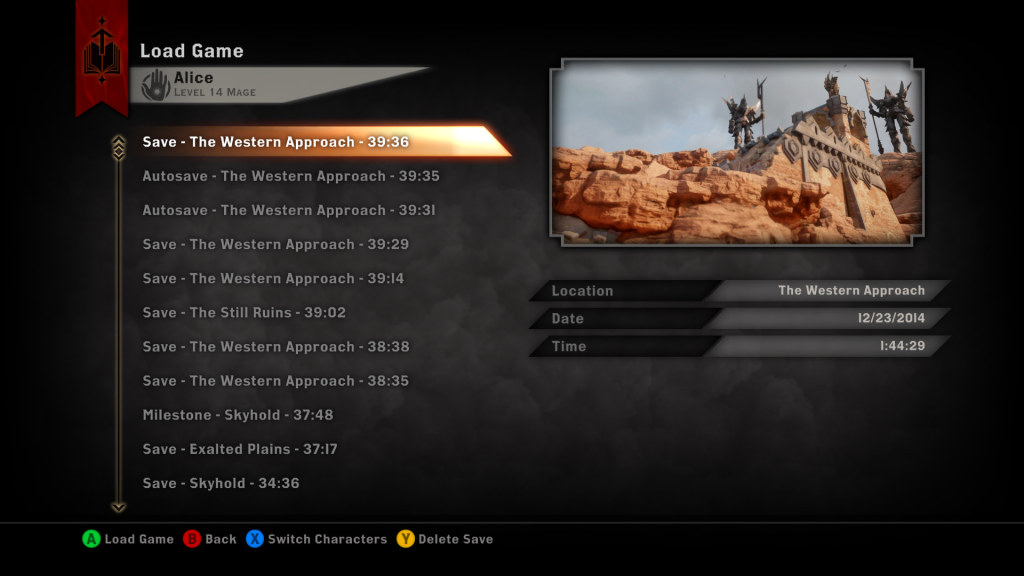Select The Still Ruins save at 39:02
The image size is (1024, 576).
point(244,312)
